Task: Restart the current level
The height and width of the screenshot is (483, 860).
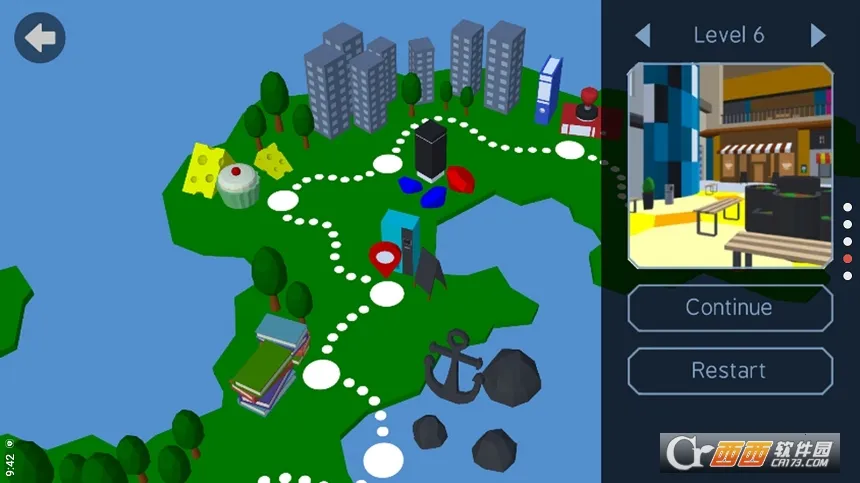Action: coord(729,370)
